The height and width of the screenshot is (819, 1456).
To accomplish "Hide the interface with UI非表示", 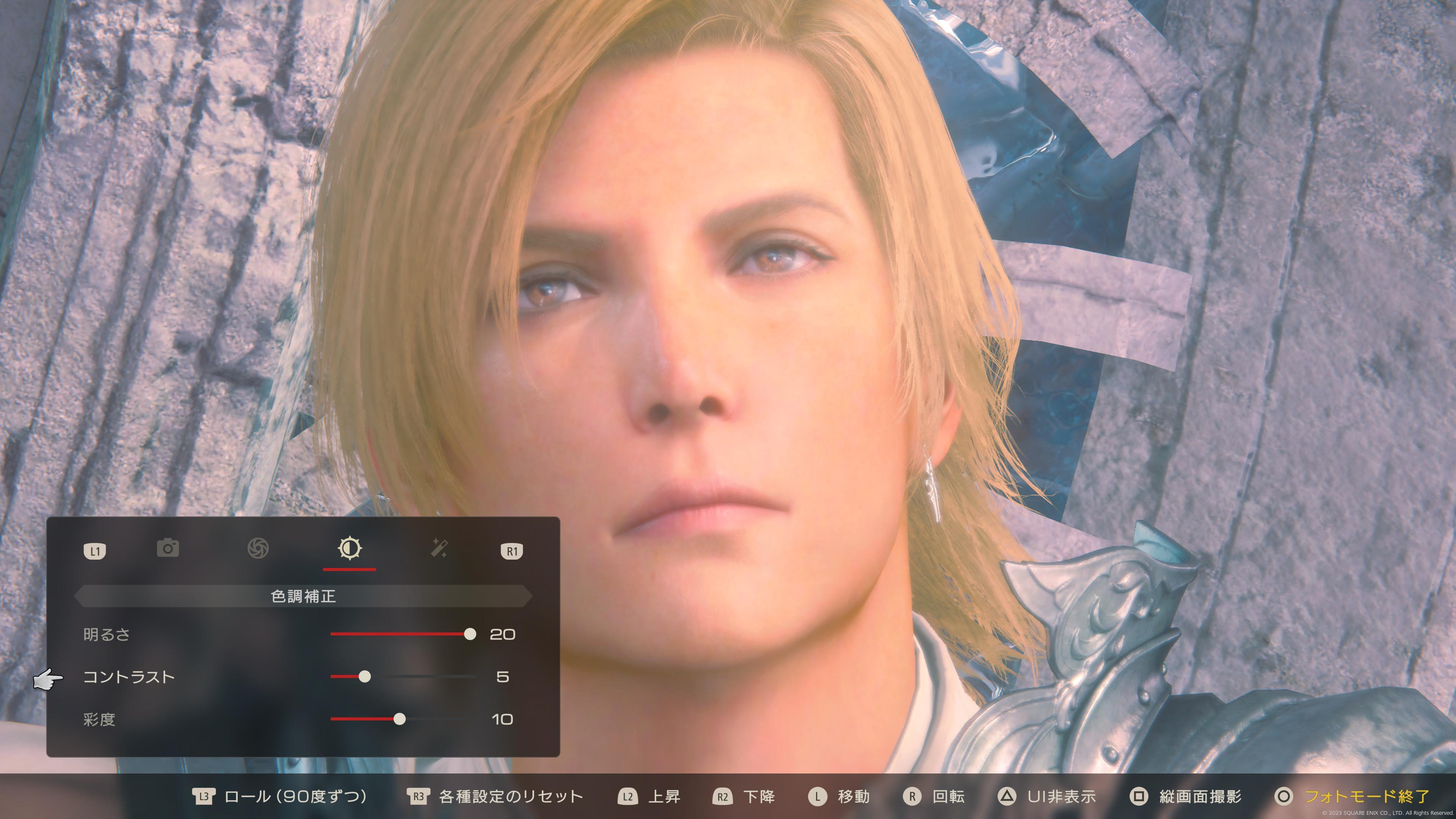I will [x=1061, y=797].
